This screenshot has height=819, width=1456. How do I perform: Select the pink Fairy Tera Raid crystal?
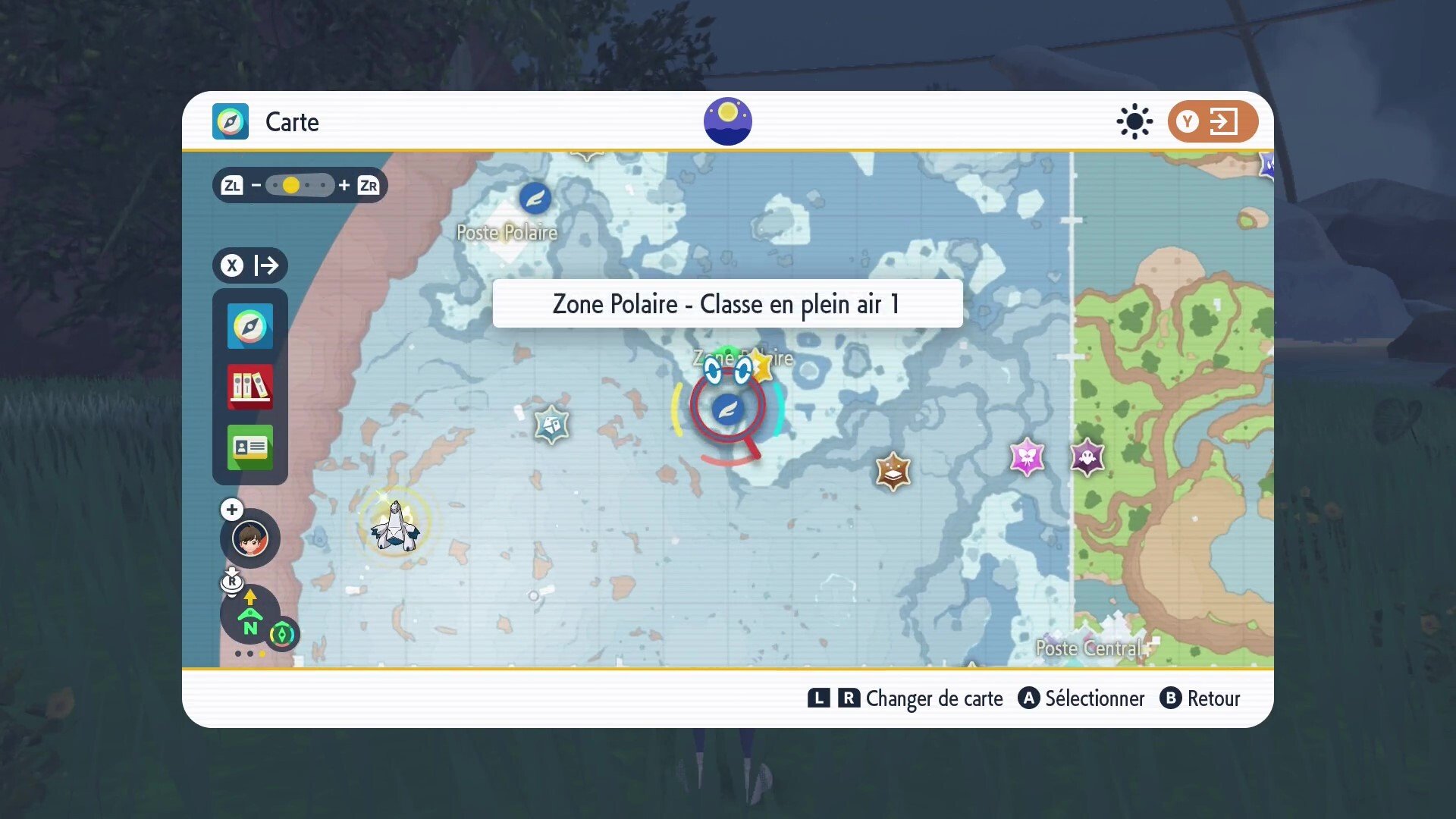click(1027, 457)
